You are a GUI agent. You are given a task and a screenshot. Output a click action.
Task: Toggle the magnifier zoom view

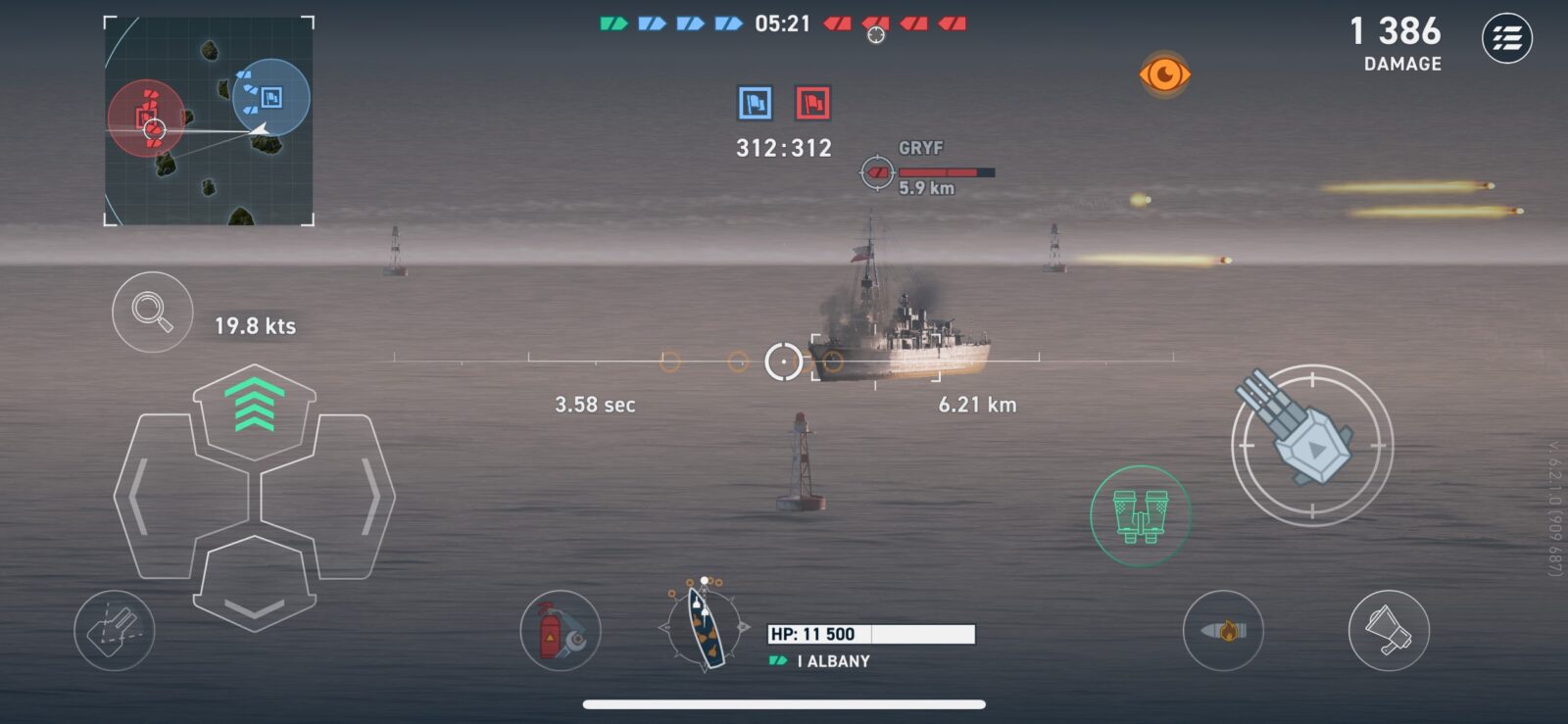click(x=152, y=312)
